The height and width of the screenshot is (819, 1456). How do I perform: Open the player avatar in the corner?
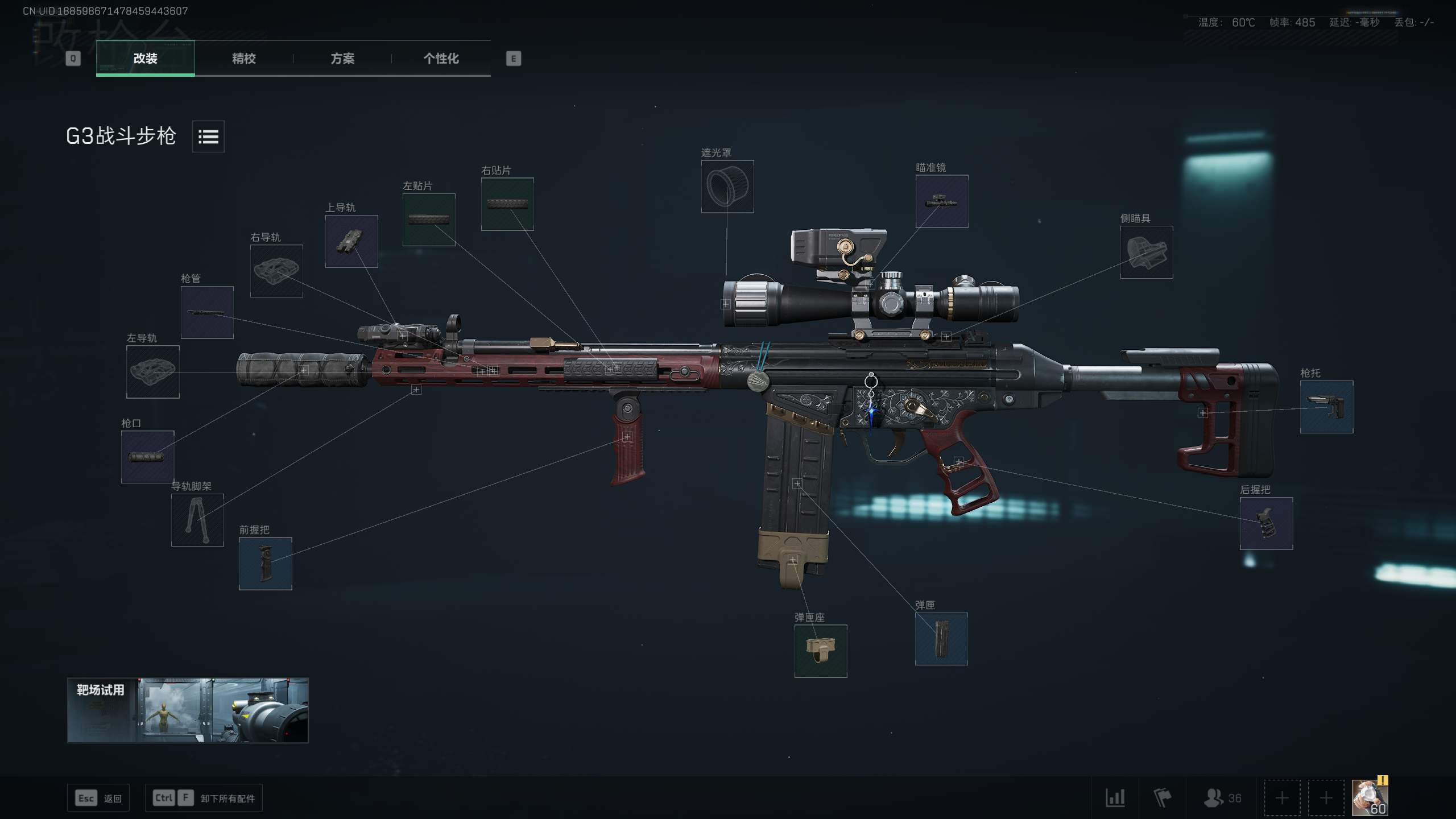click(x=1370, y=797)
